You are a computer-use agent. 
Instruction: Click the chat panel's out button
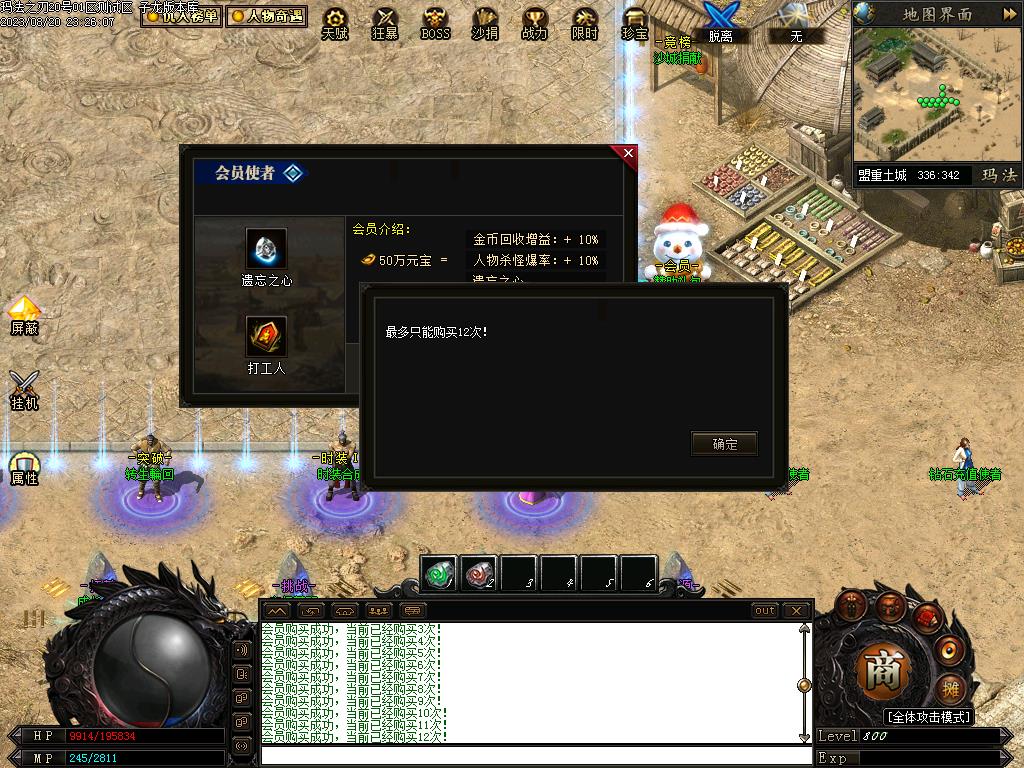(765, 610)
